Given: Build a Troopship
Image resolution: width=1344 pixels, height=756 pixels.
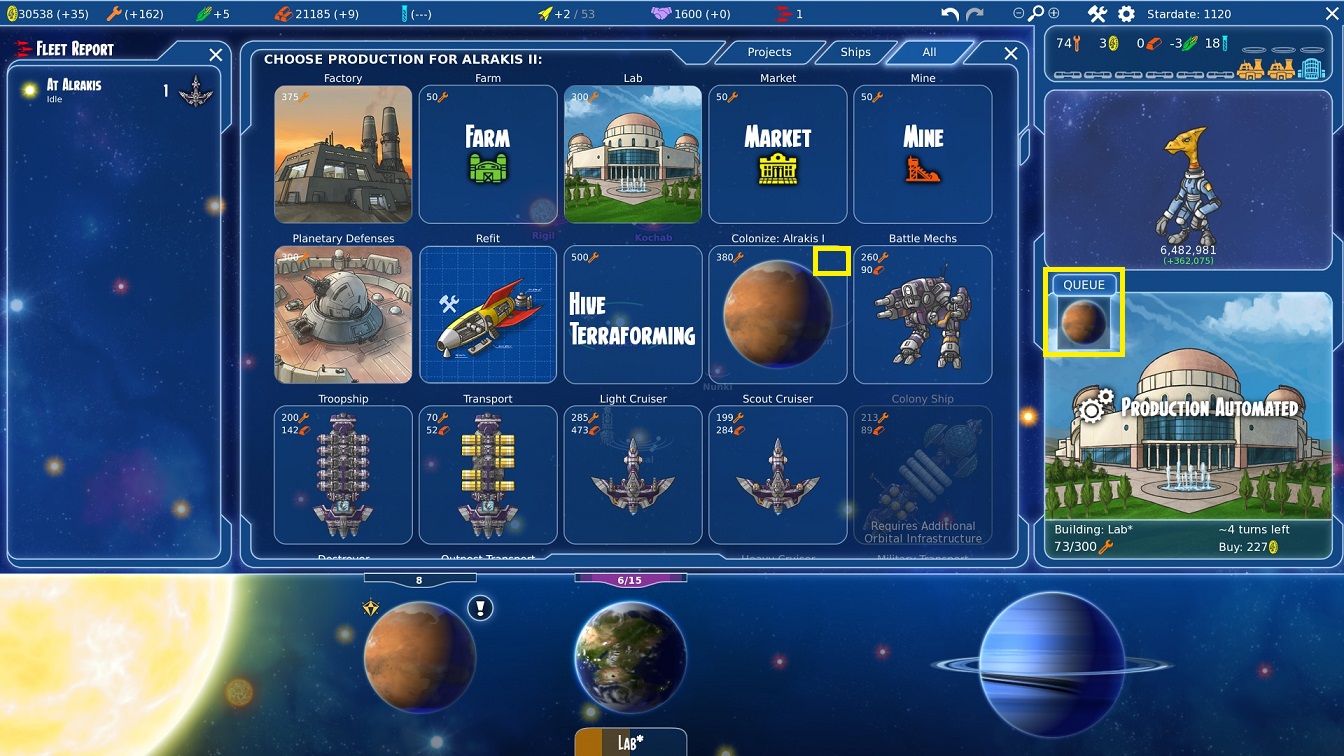Looking at the screenshot, I should tap(343, 474).
